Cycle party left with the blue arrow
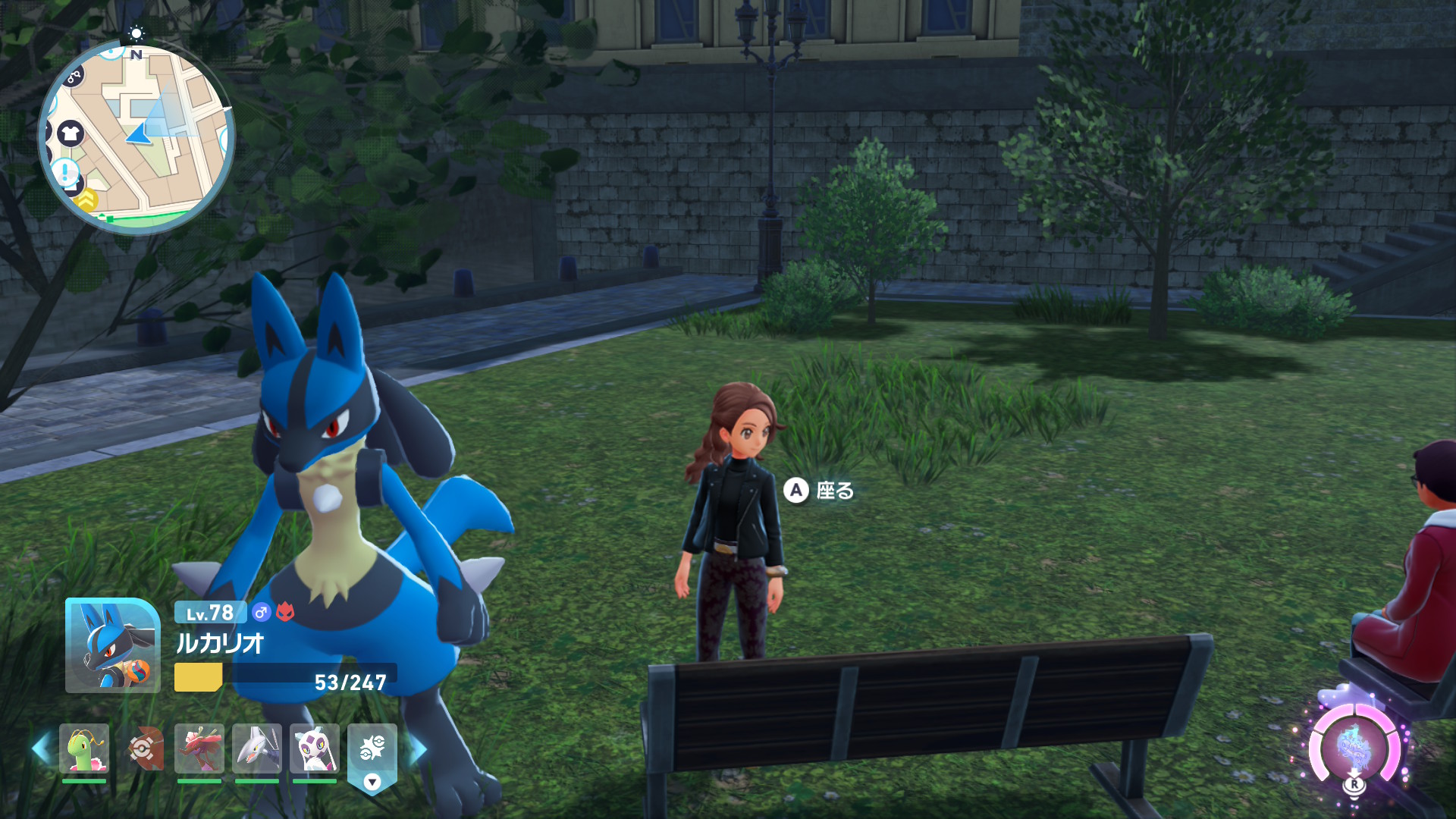The image size is (1456, 819). pos(41,748)
